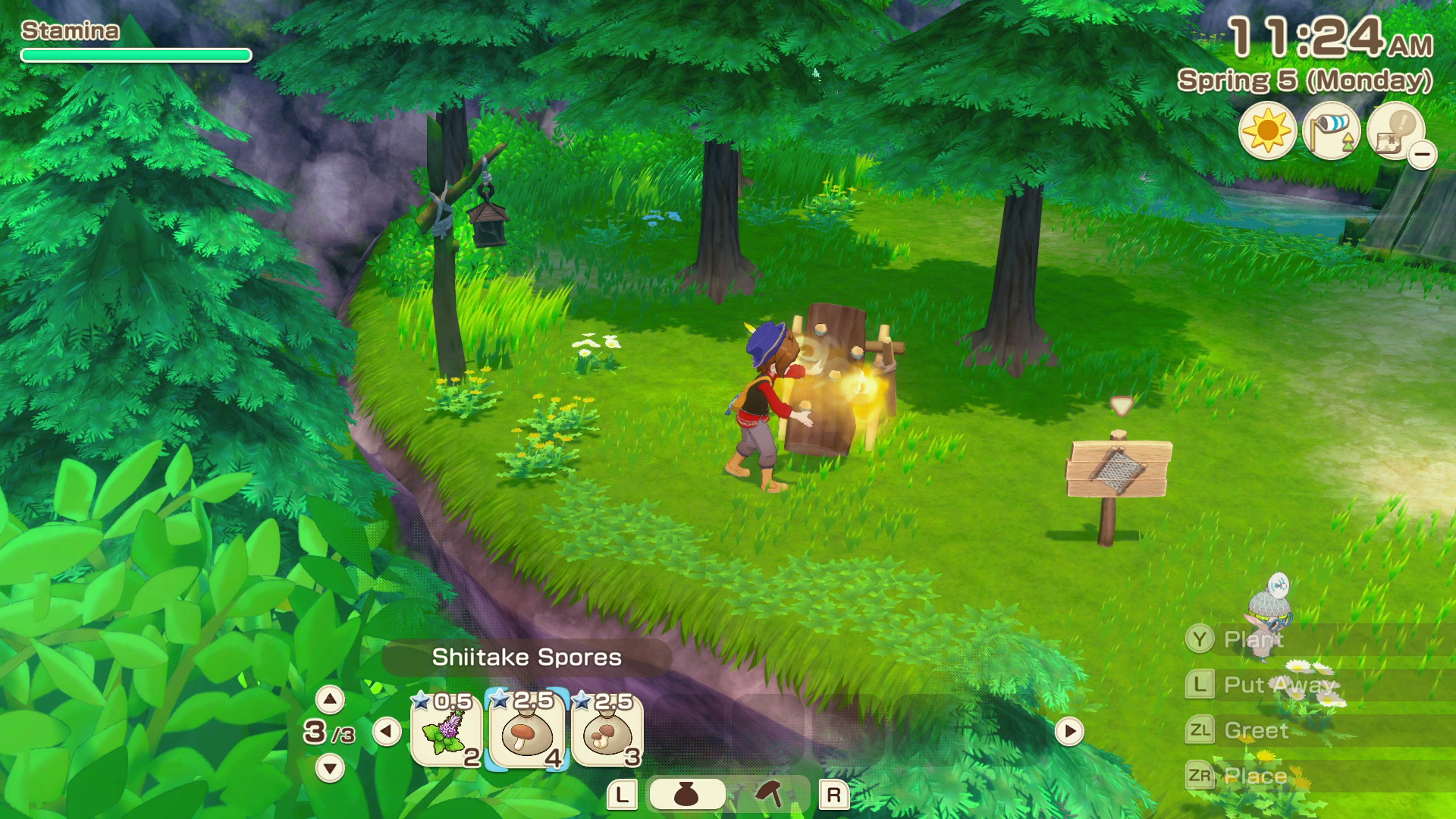The image size is (1456, 819).
Task: Select the Shiitake Spores bag slot
Action: (x=526, y=731)
